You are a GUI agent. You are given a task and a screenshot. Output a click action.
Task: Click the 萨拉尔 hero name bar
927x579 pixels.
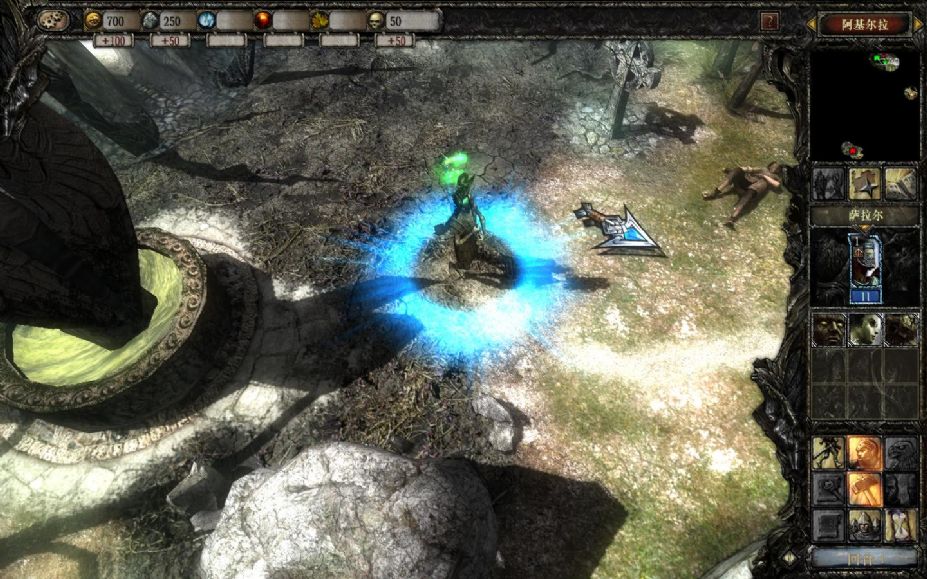click(x=864, y=216)
